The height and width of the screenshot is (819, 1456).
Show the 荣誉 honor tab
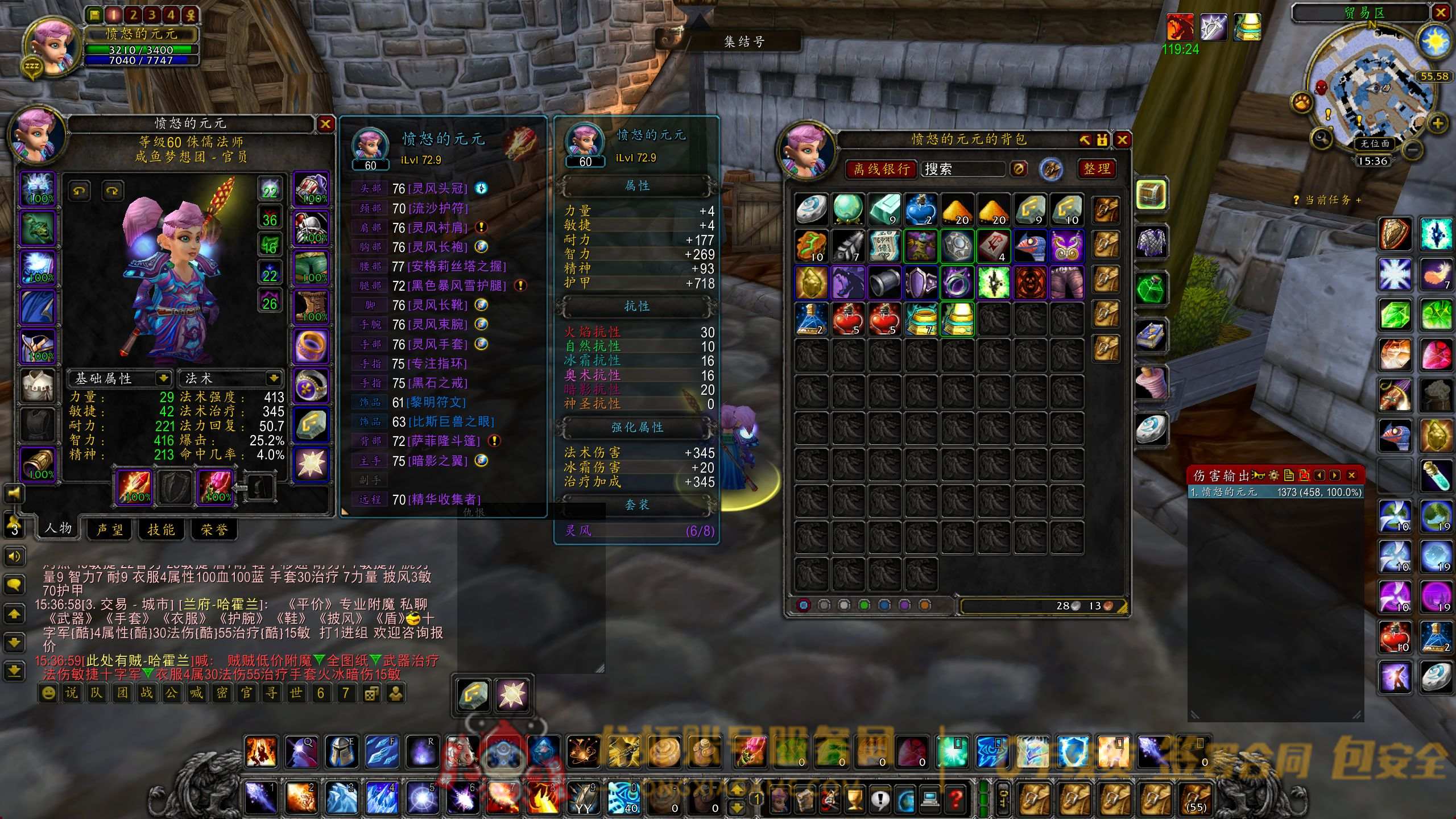point(214,530)
